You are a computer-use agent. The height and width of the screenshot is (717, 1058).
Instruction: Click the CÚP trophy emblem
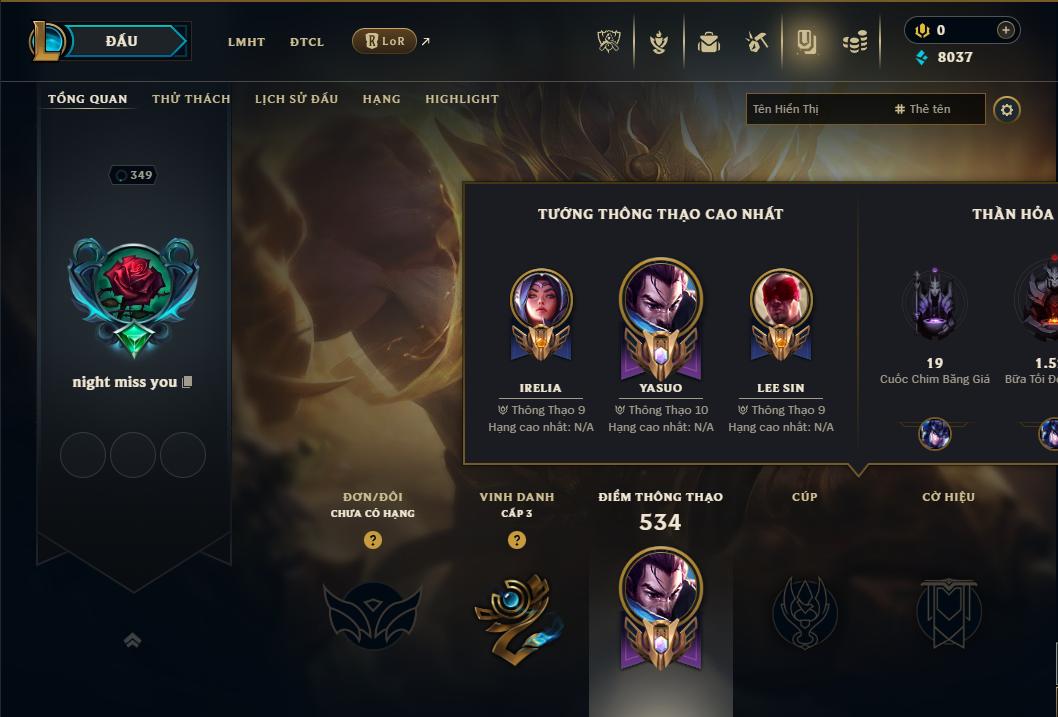(804, 612)
